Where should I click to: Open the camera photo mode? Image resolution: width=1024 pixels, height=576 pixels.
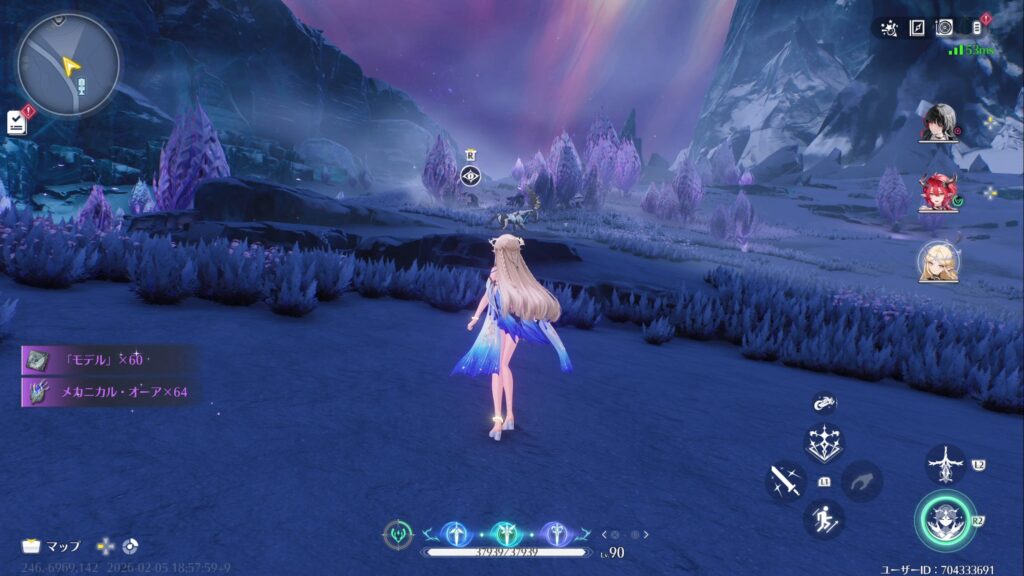(944, 28)
